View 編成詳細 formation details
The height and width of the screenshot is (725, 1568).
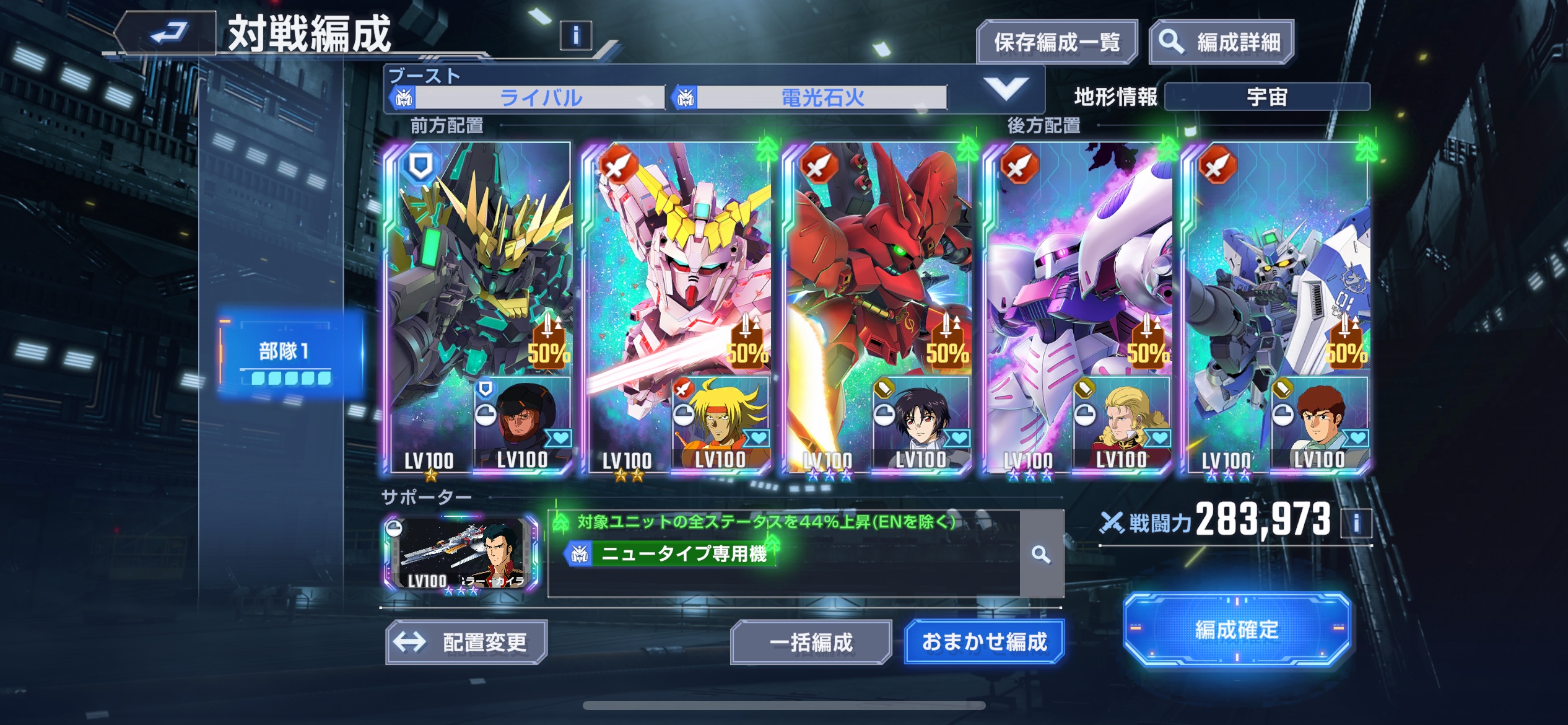[1221, 42]
